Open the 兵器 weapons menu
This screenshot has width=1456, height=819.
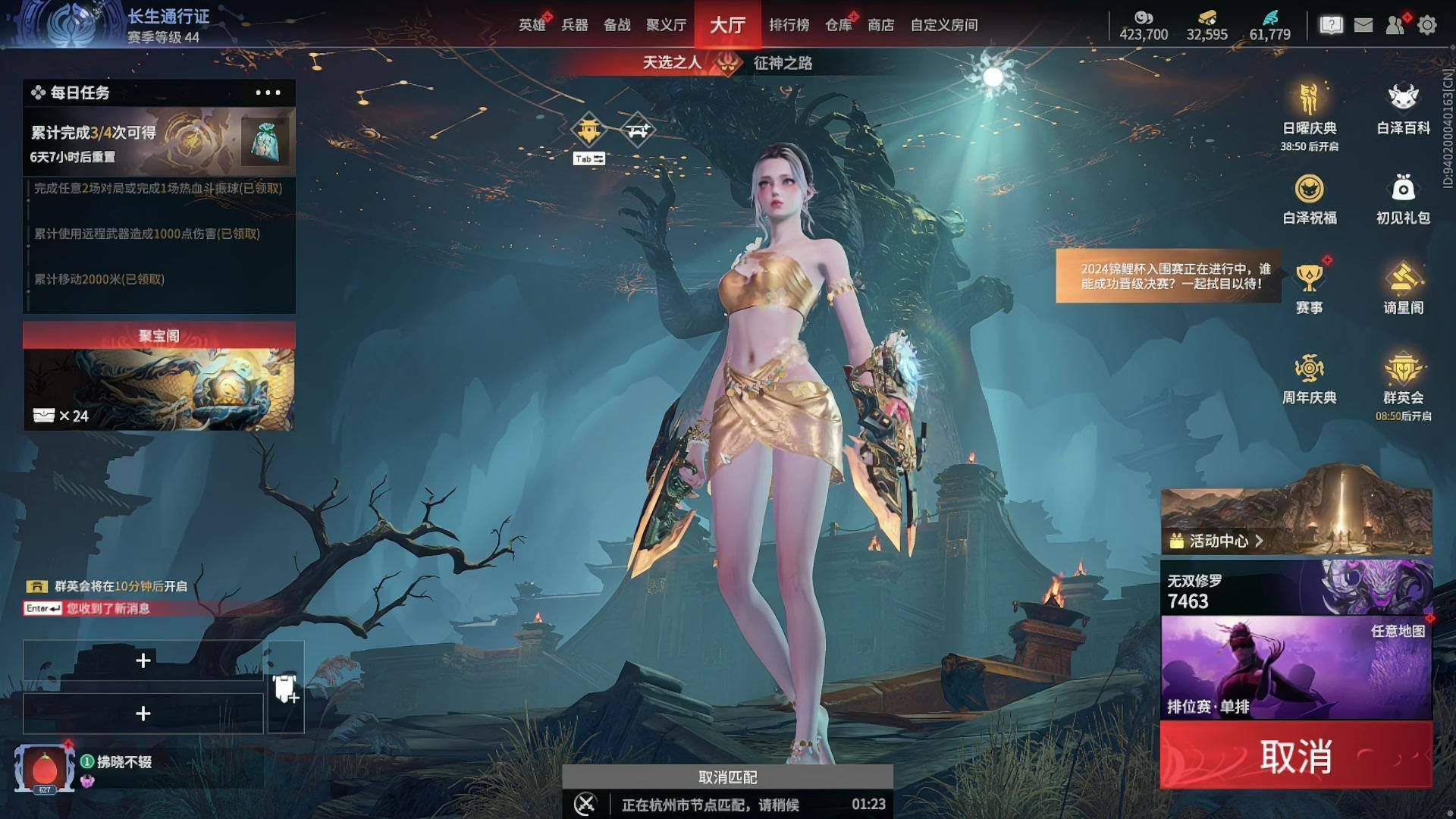click(x=574, y=25)
